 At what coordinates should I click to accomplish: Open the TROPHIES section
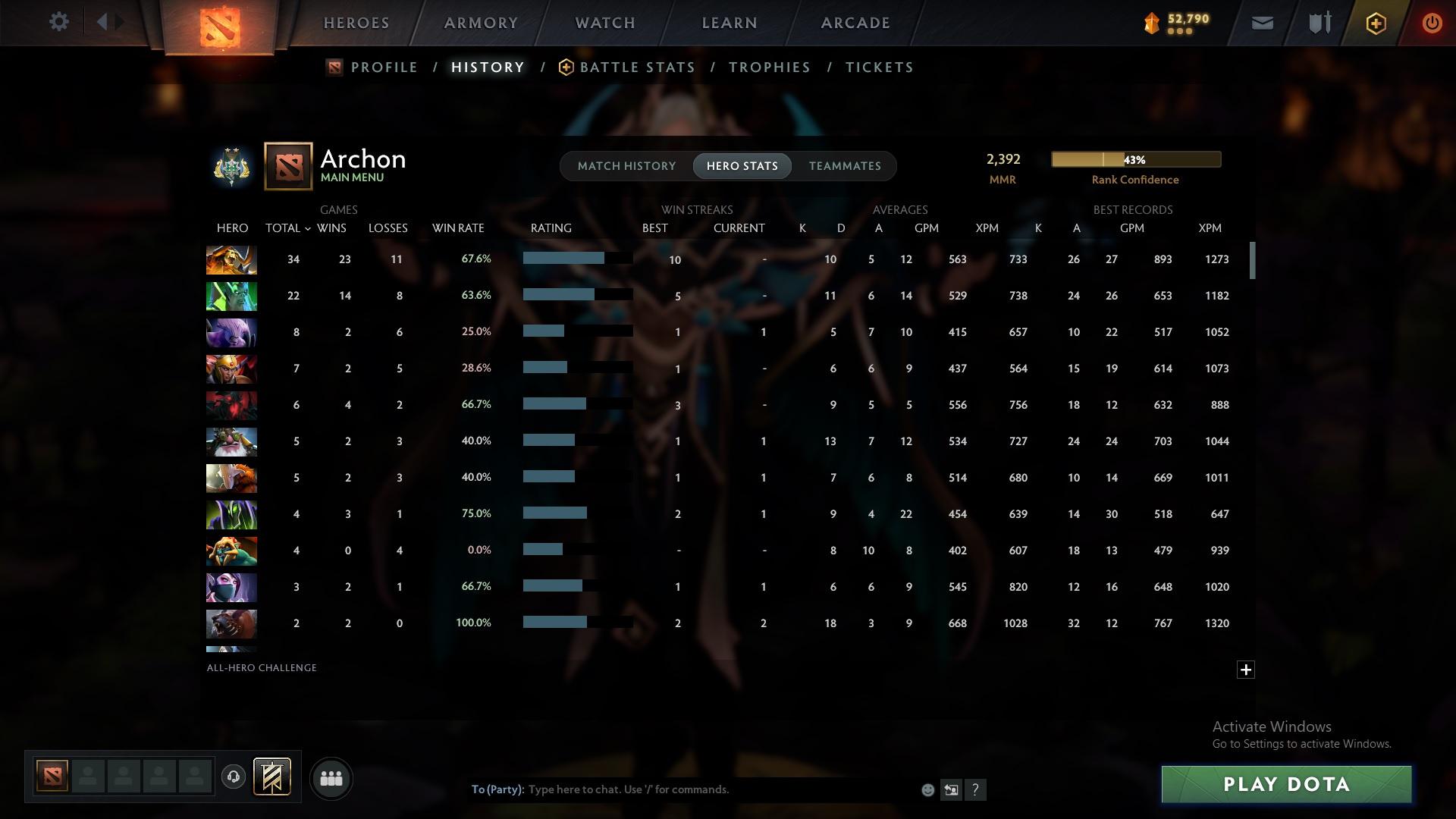point(768,67)
